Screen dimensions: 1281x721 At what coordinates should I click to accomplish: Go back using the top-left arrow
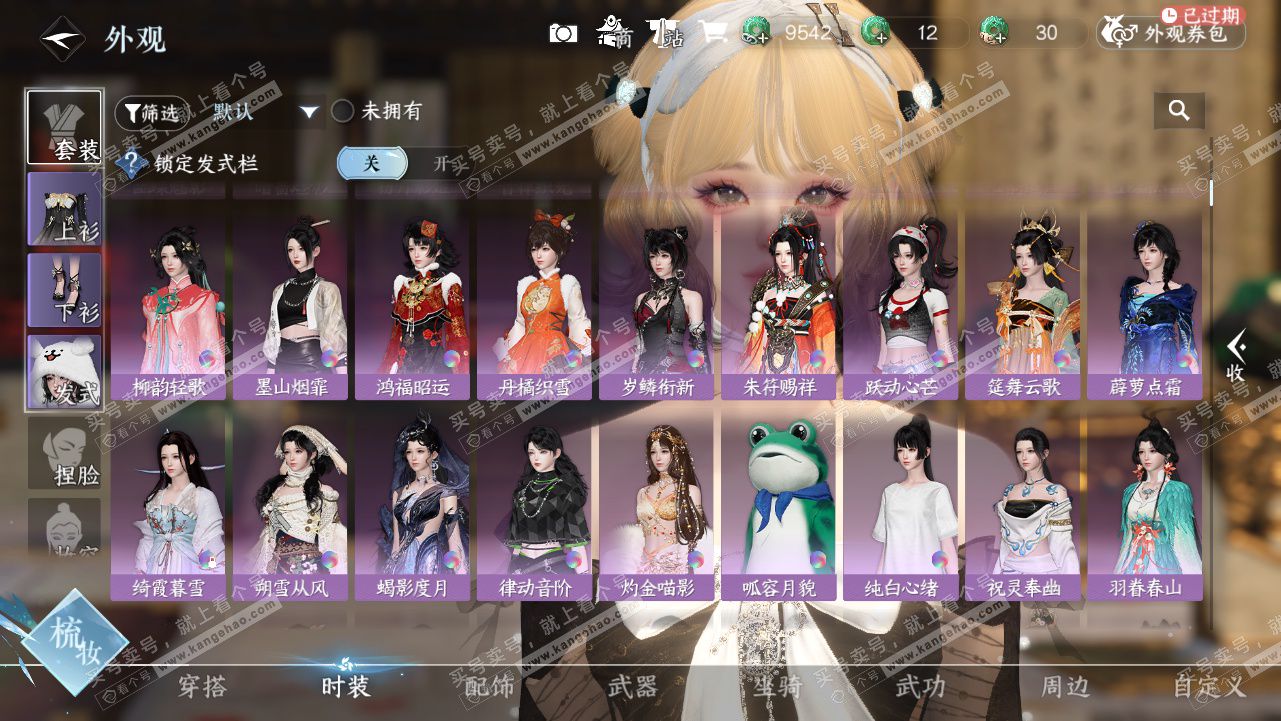(61, 40)
